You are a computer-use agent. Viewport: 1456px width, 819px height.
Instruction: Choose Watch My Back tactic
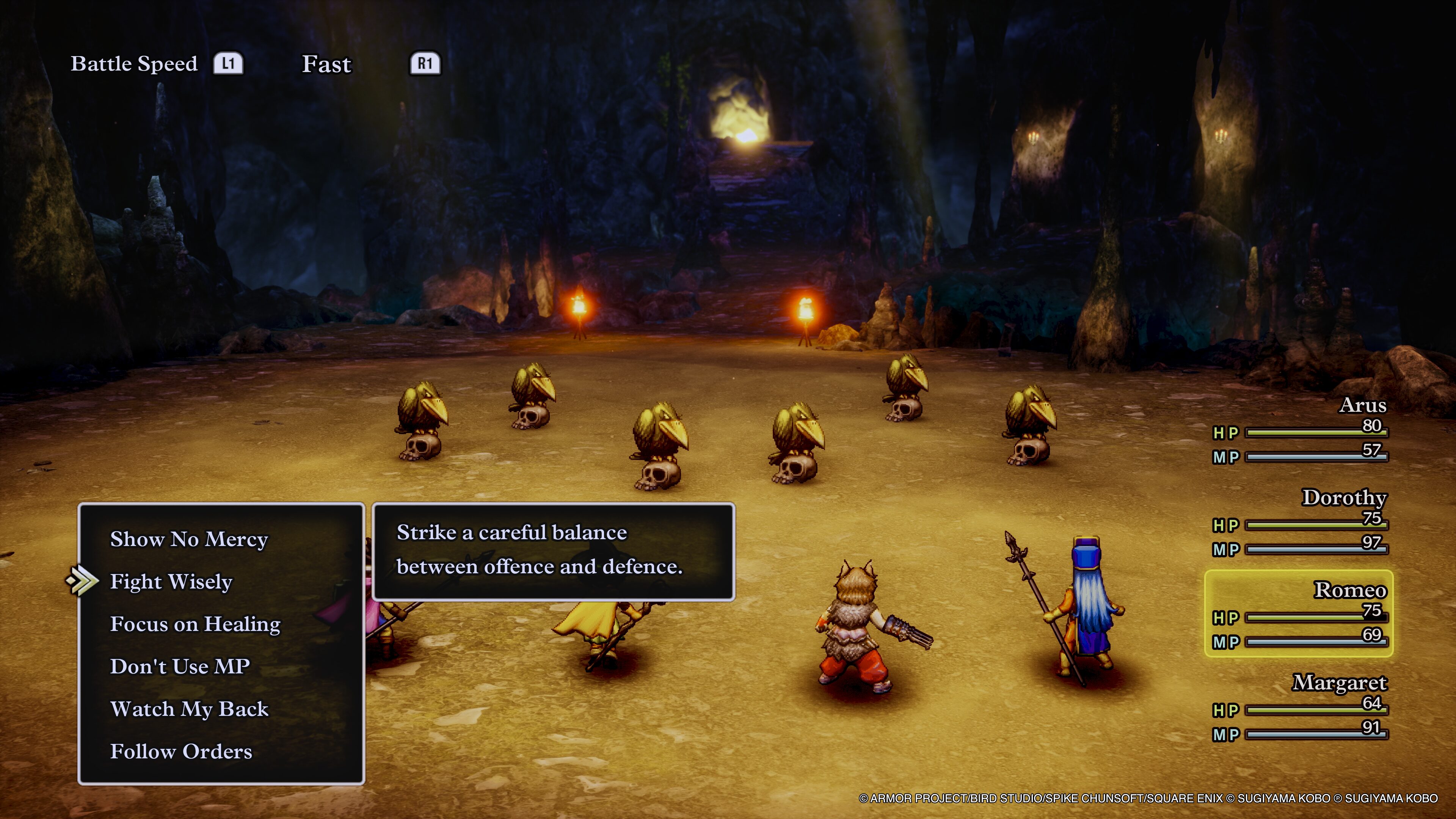click(x=189, y=709)
